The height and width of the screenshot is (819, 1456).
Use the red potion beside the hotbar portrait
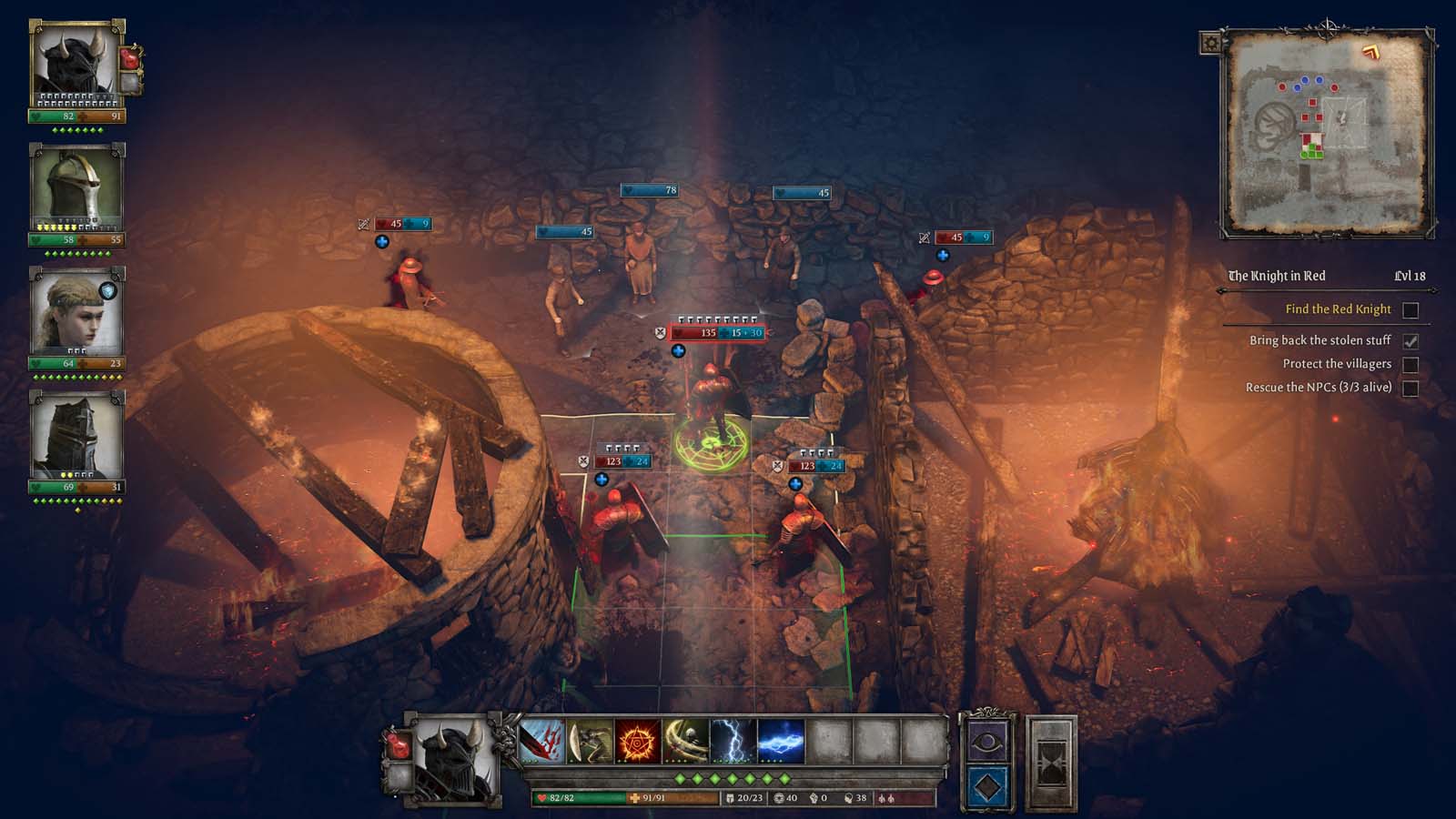coord(399,746)
